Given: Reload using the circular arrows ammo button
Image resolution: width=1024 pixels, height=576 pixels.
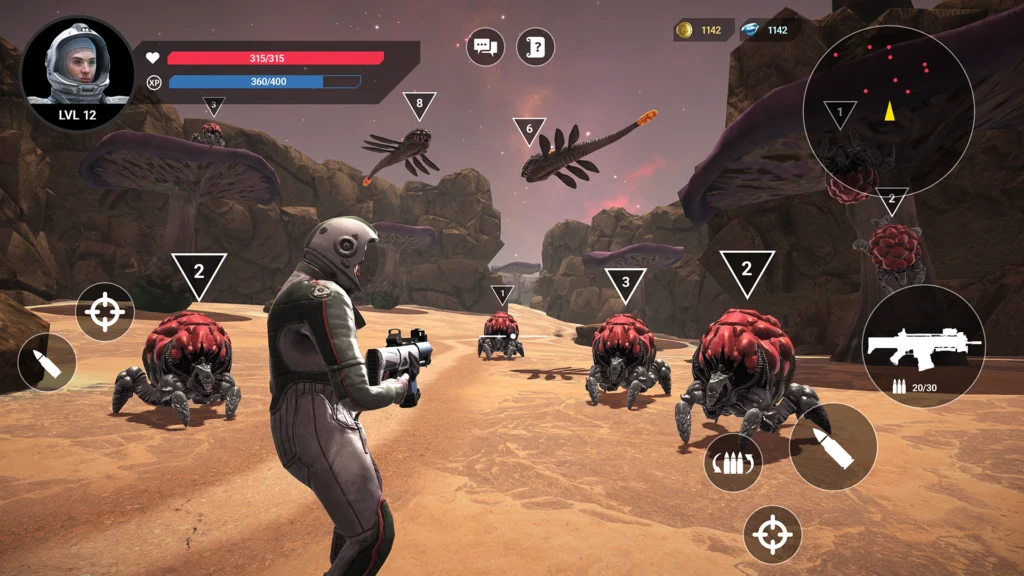Looking at the screenshot, I should pos(733,462).
